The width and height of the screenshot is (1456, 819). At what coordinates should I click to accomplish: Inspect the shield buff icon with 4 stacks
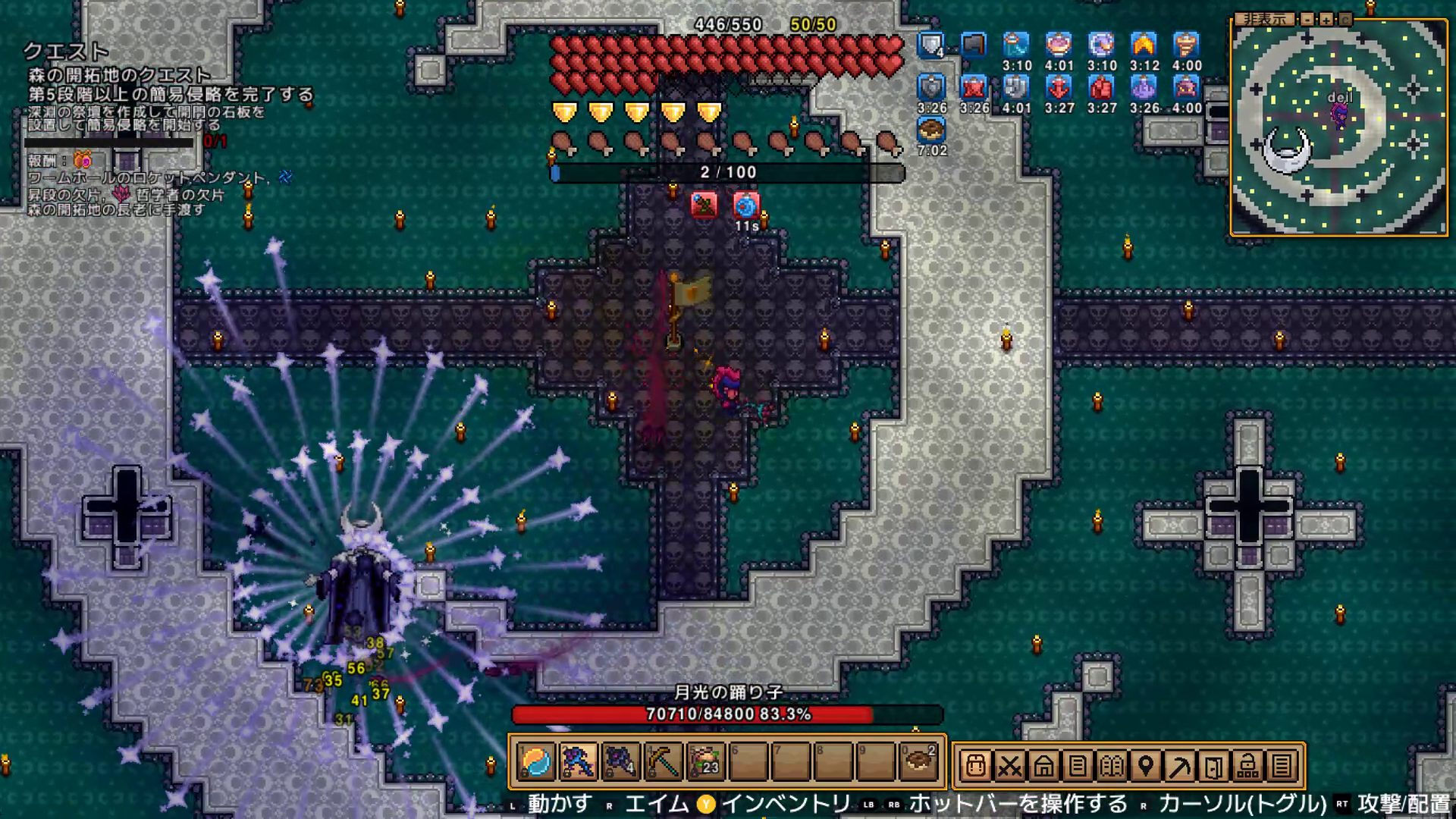click(931, 45)
